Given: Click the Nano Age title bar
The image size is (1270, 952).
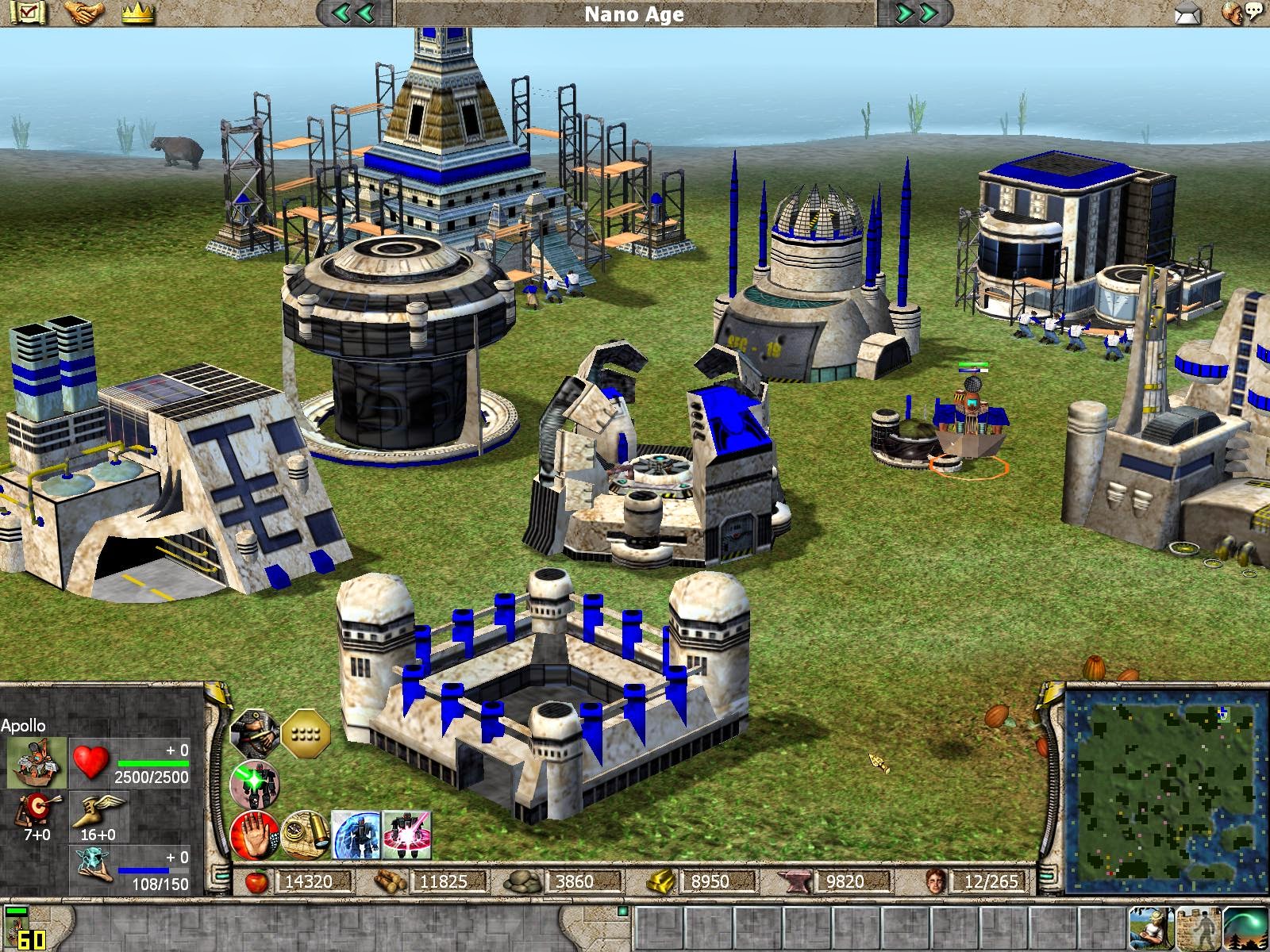Looking at the screenshot, I should click(x=635, y=13).
